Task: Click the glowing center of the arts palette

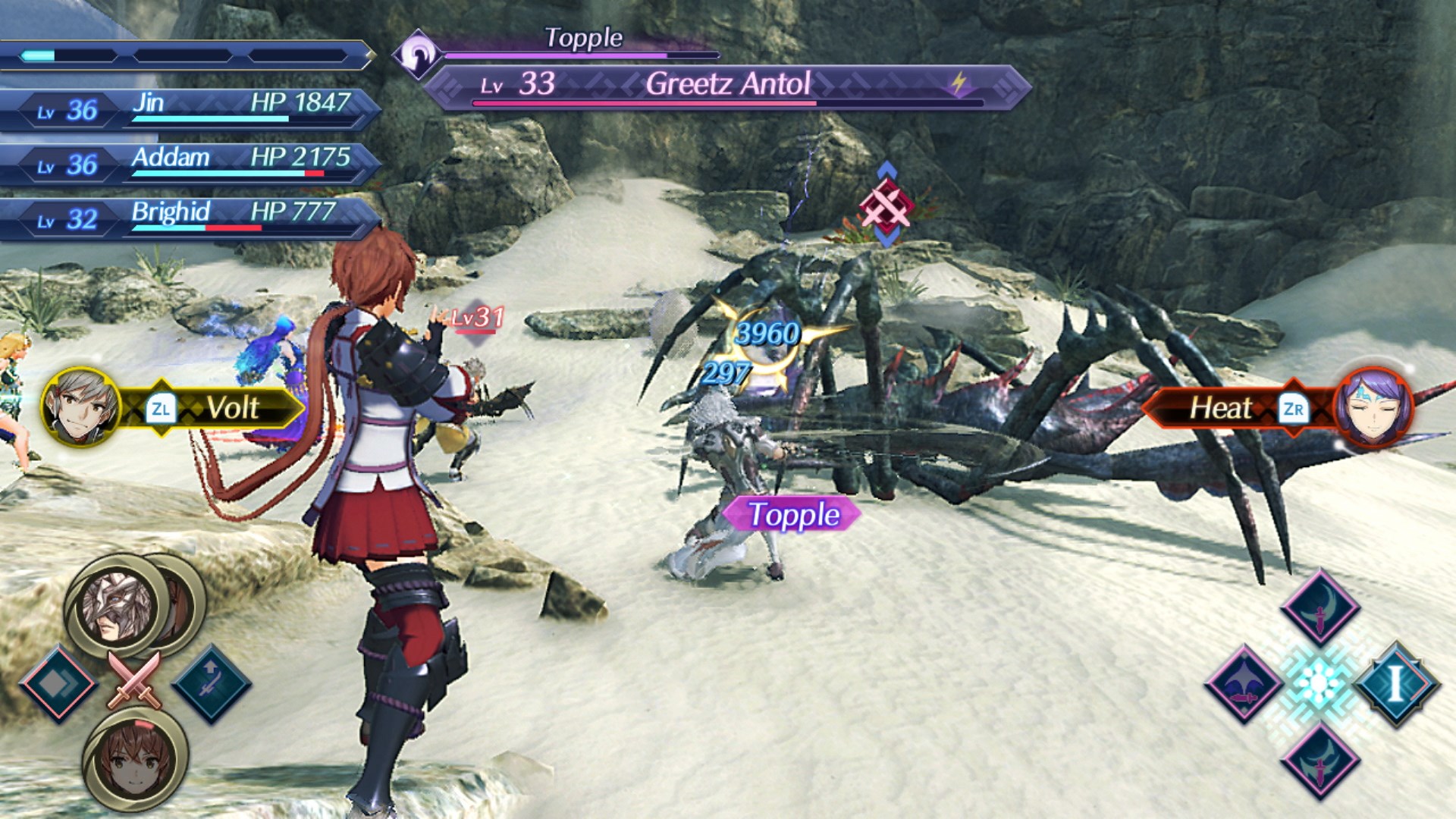Action: point(1319,682)
